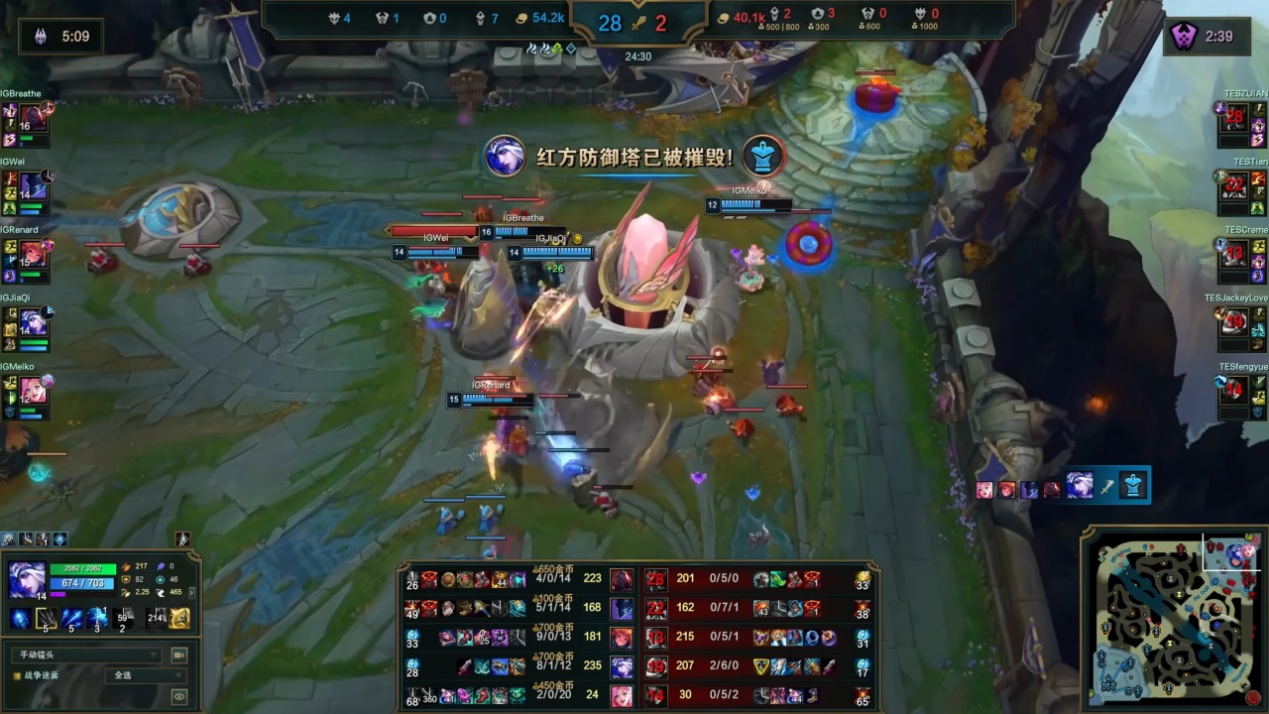
Task: Select Ashe's Volley ability icon
Action: pos(71,618)
